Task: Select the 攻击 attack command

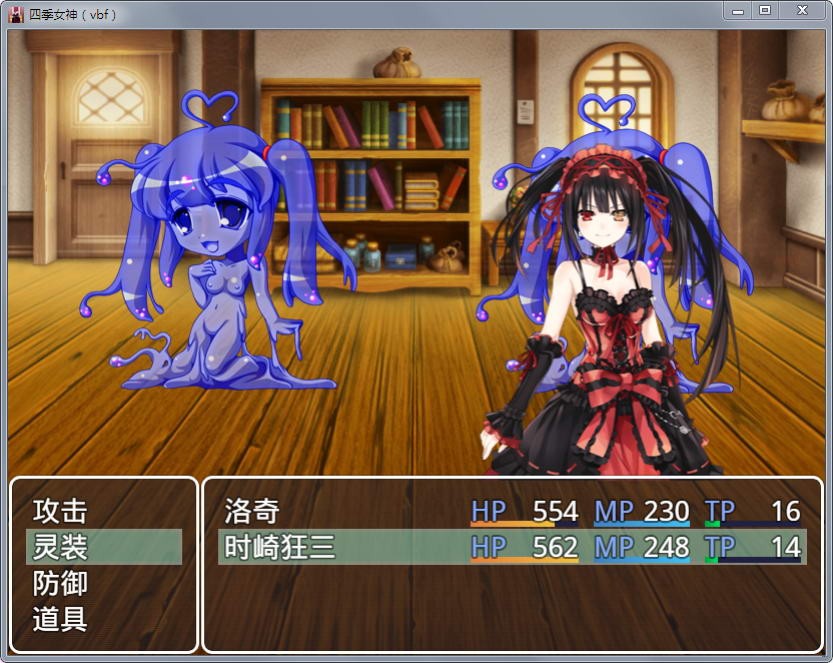Action: (x=61, y=512)
